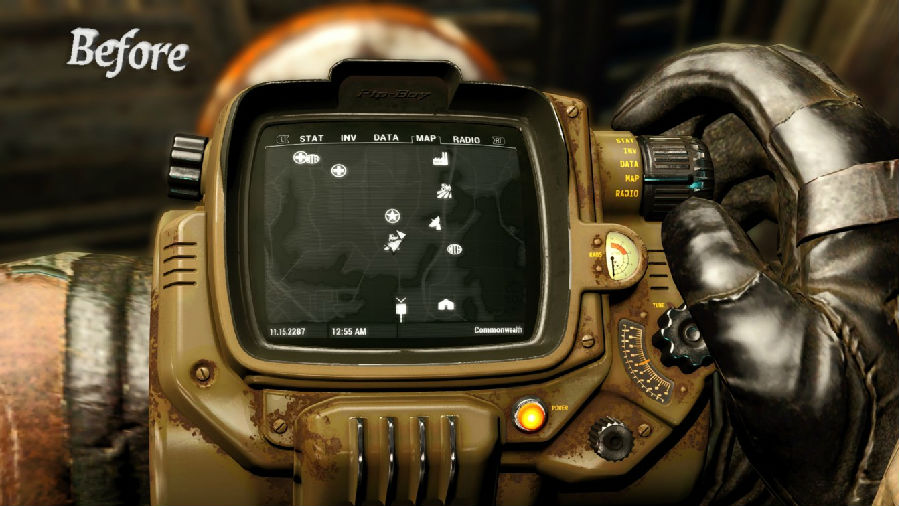Image resolution: width=899 pixels, height=506 pixels.
Task: Select the house map marker
Action: [446, 304]
